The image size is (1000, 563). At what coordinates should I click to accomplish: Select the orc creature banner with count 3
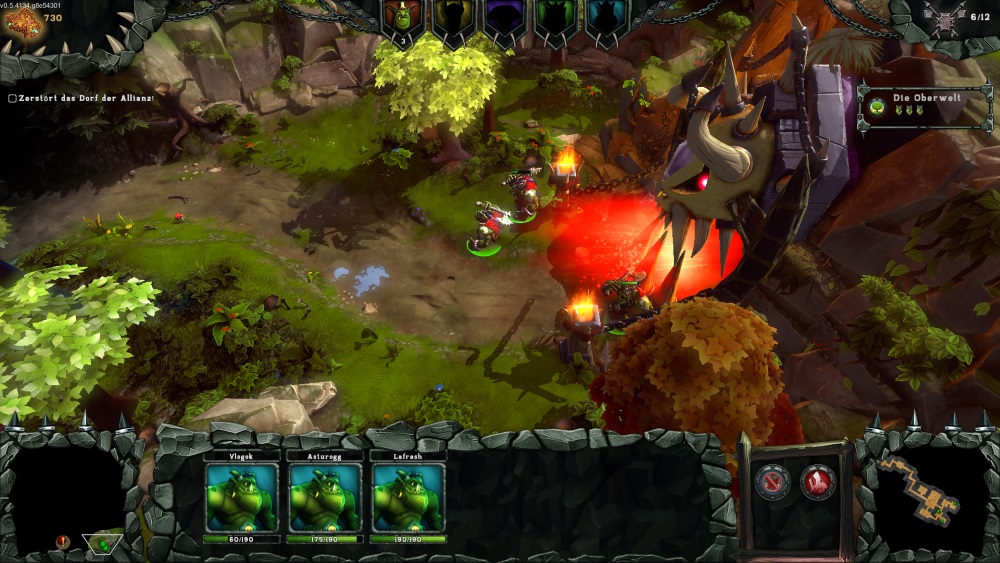click(403, 20)
